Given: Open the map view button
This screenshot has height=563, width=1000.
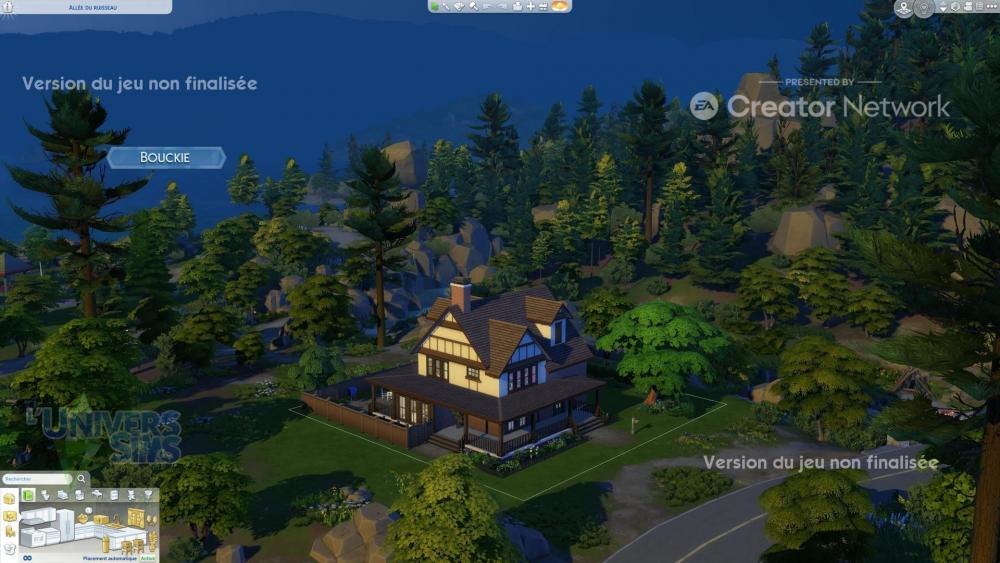Looking at the screenshot, I should (x=904, y=9).
